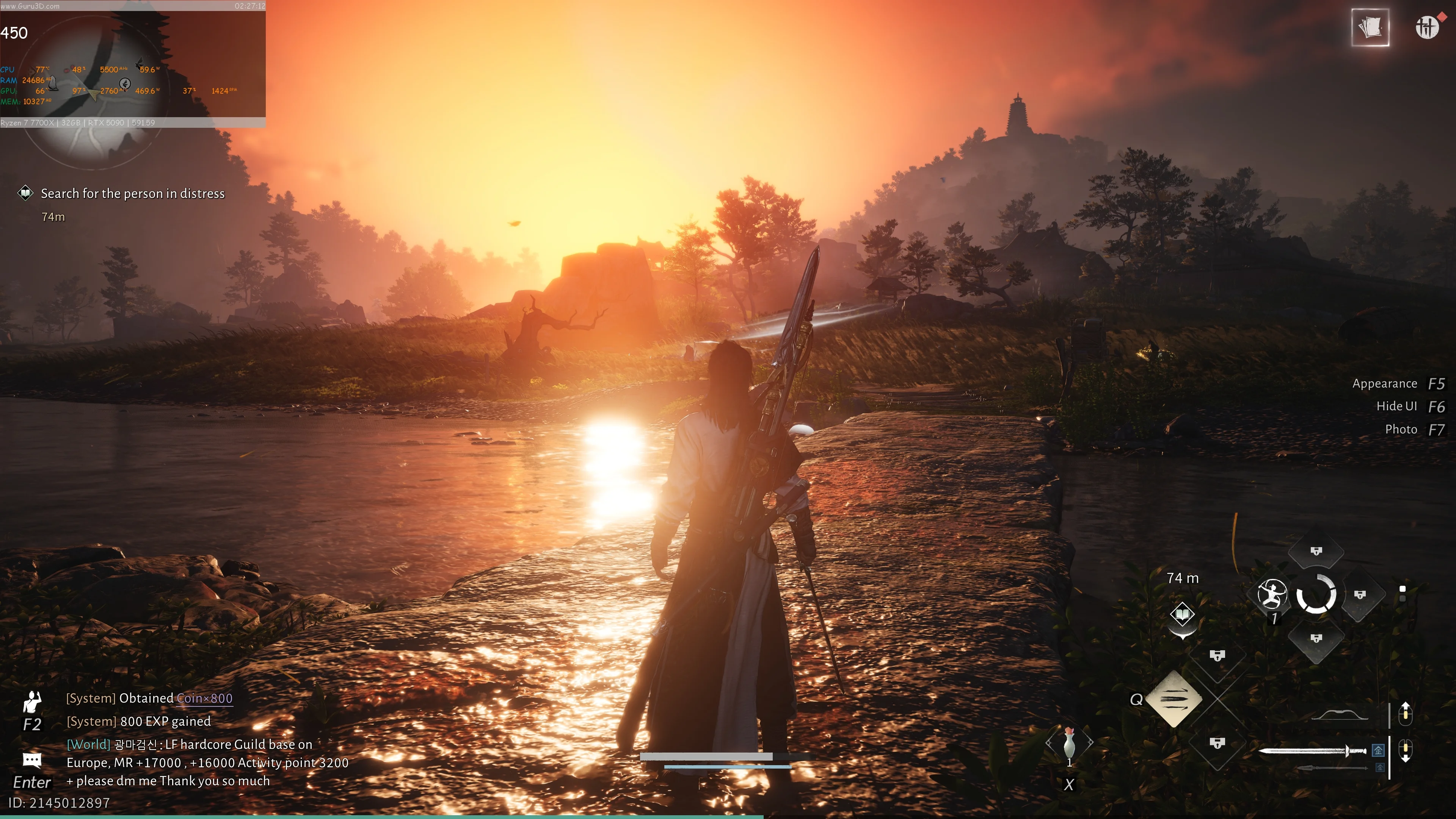
Task: Open the emote figure icon
Action: point(32,703)
